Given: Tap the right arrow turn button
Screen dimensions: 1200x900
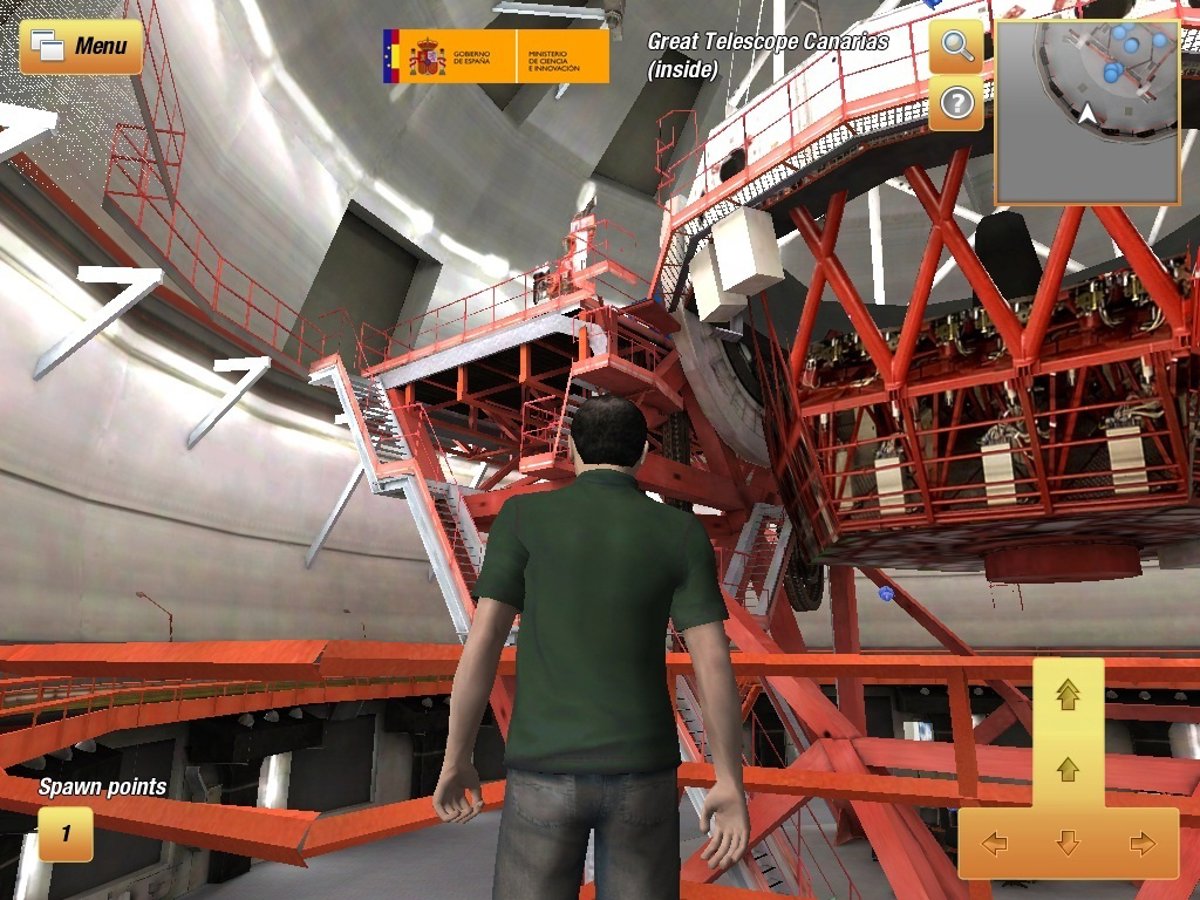Looking at the screenshot, I should click(1142, 844).
